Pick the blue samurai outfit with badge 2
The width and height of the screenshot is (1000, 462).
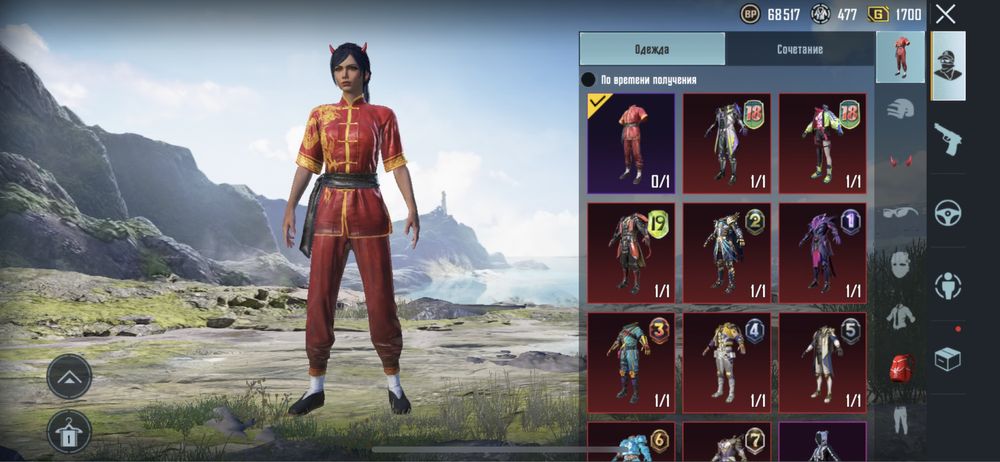click(726, 252)
